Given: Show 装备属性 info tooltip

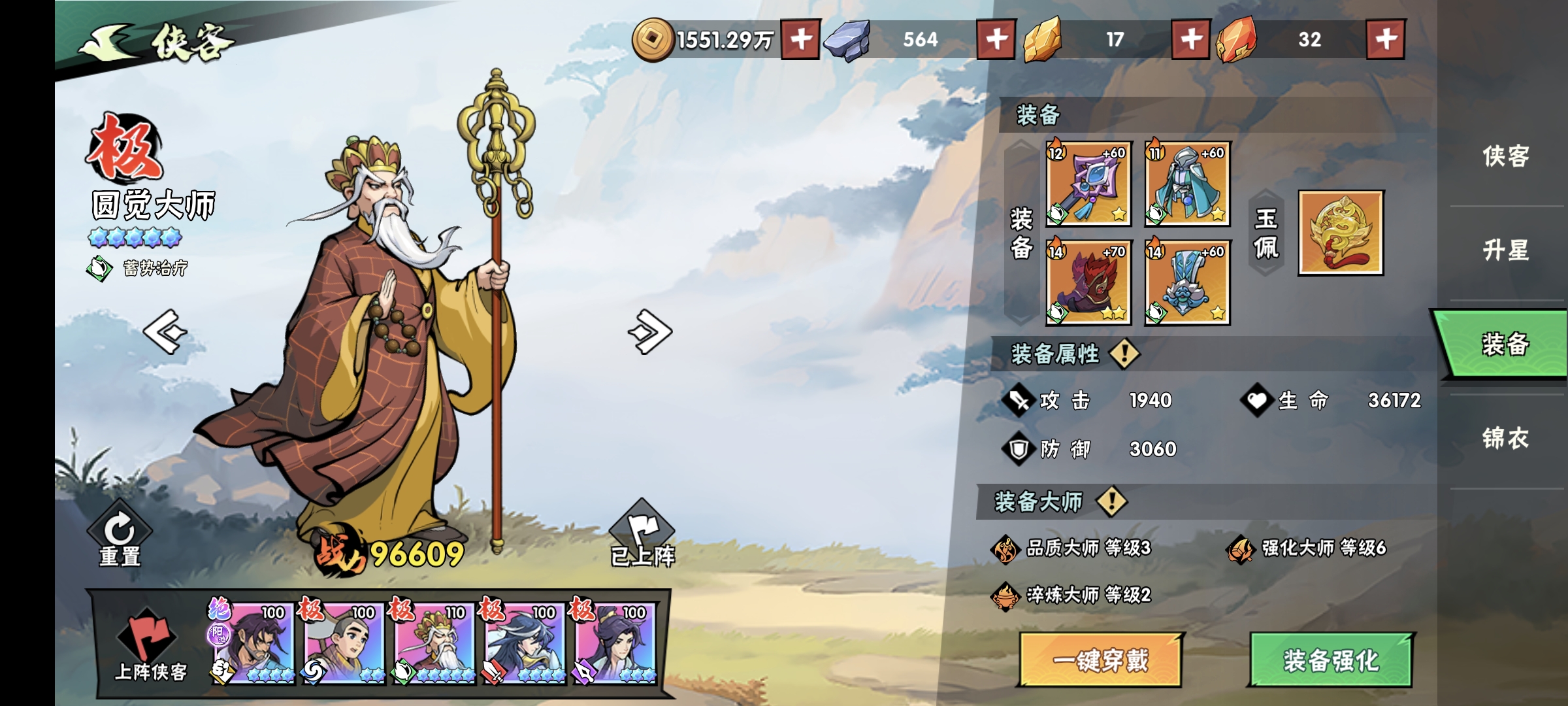Looking at the screenshot, I should (1124, 354).
